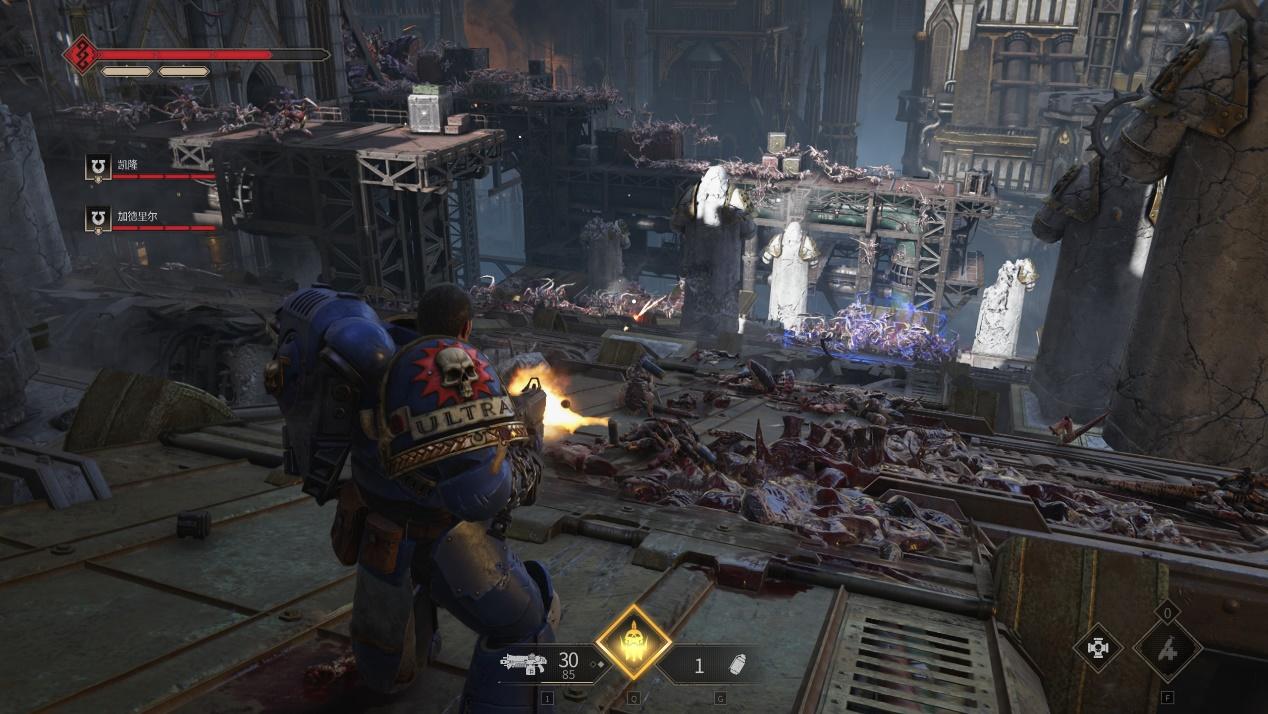The image size is (1268, 714).
Task: Select the dimmed pistol slot diamond
Action: 1167,650
